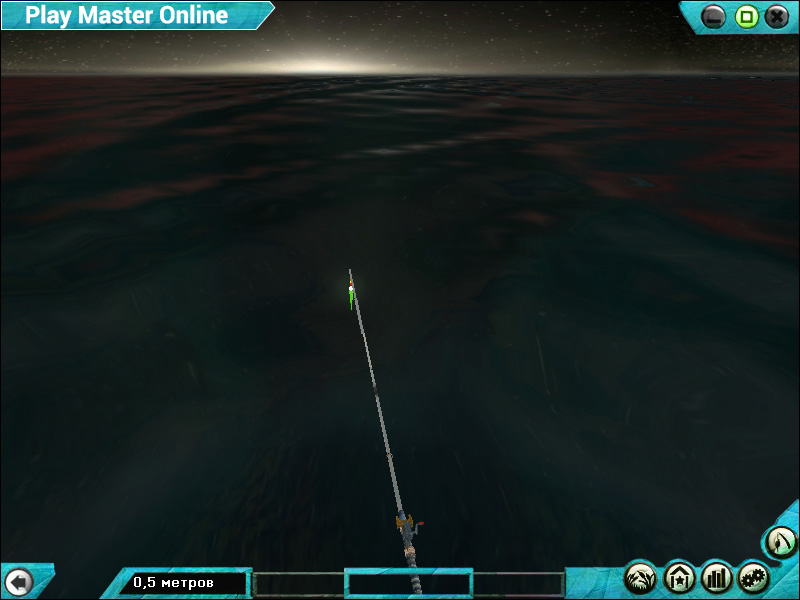Show the bar chart statistics
Image resolution: width=800 pixels, height=600 pixels.
pyautogui.click(x=717, y=577)
